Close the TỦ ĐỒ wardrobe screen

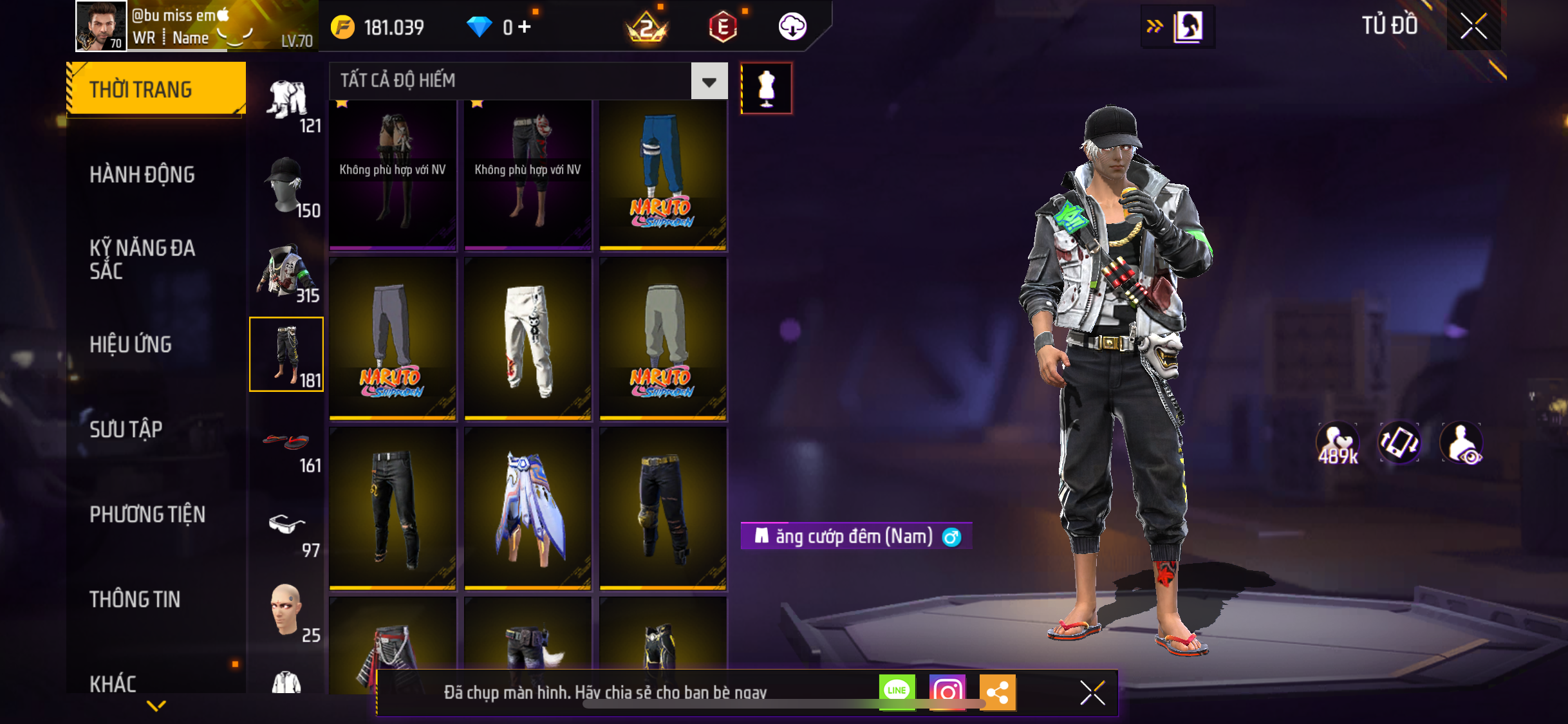pos(1473,26)
